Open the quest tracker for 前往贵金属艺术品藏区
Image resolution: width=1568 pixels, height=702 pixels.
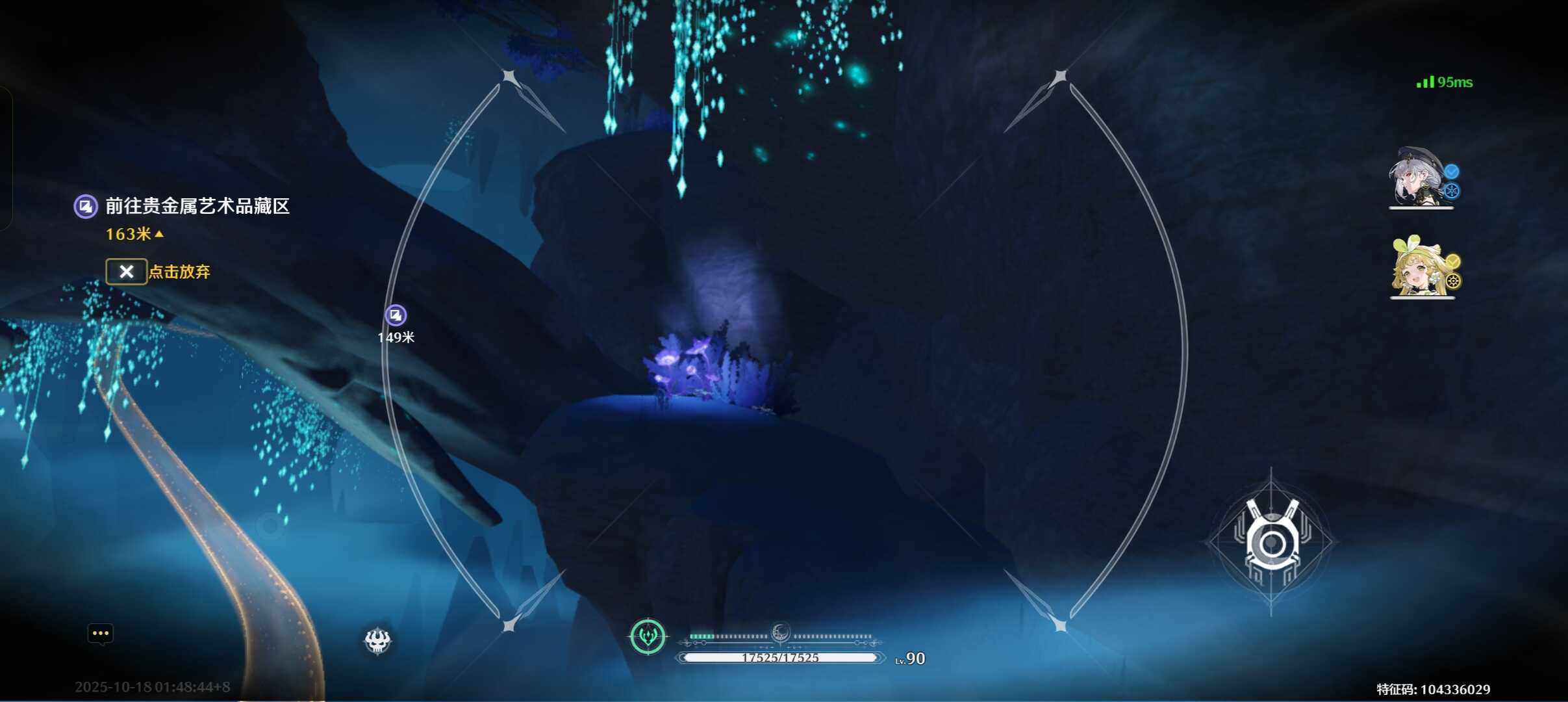pos(196,207)
